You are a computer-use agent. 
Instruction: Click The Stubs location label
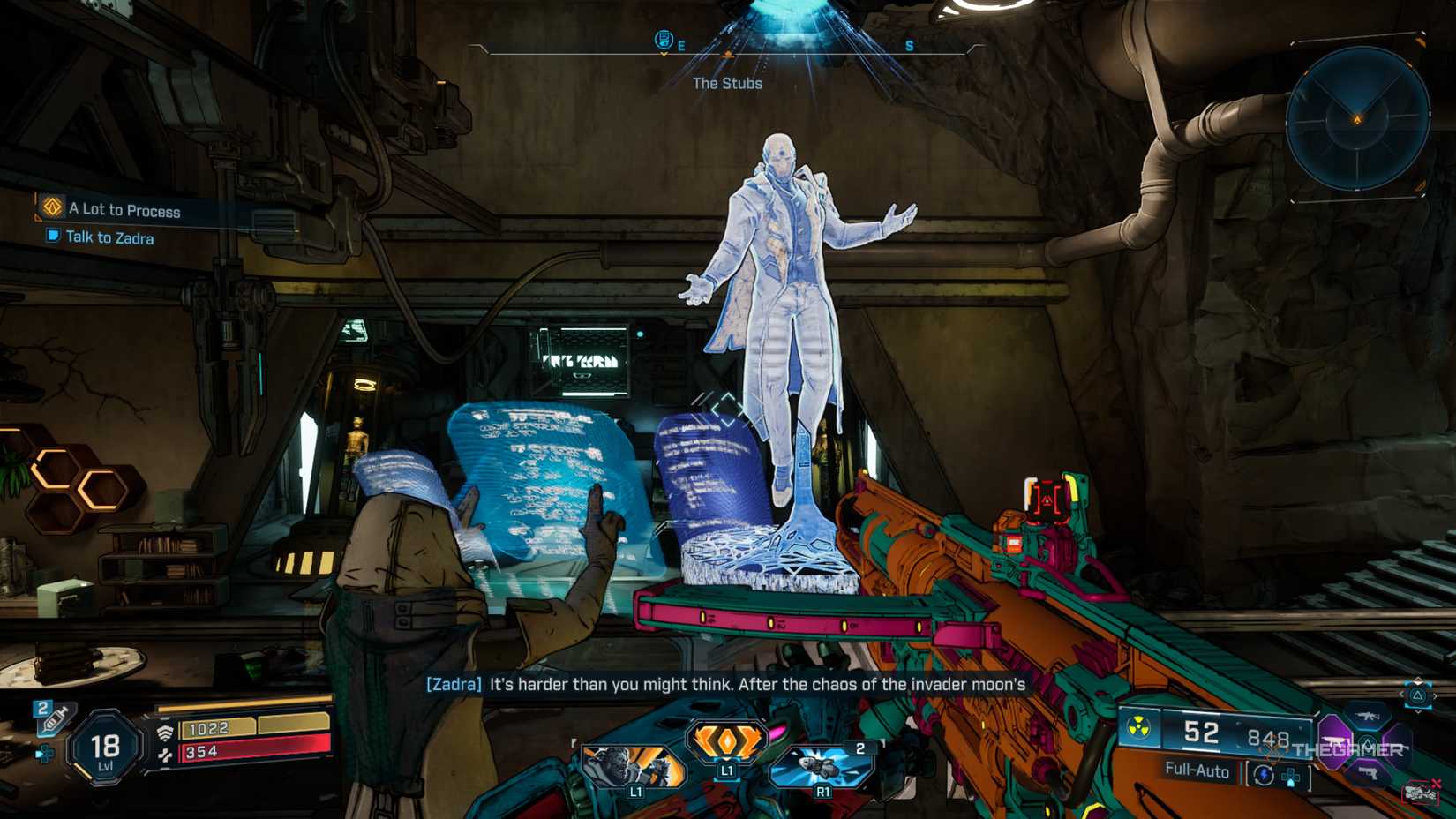pyautogui.click(x=727, y=84)
